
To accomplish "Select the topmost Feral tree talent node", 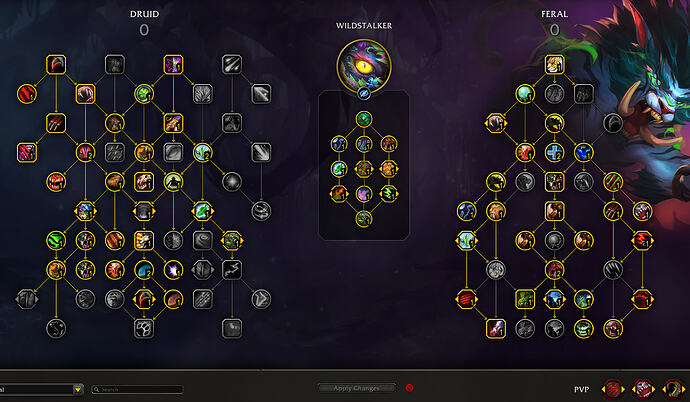I will tap(554, 65).
